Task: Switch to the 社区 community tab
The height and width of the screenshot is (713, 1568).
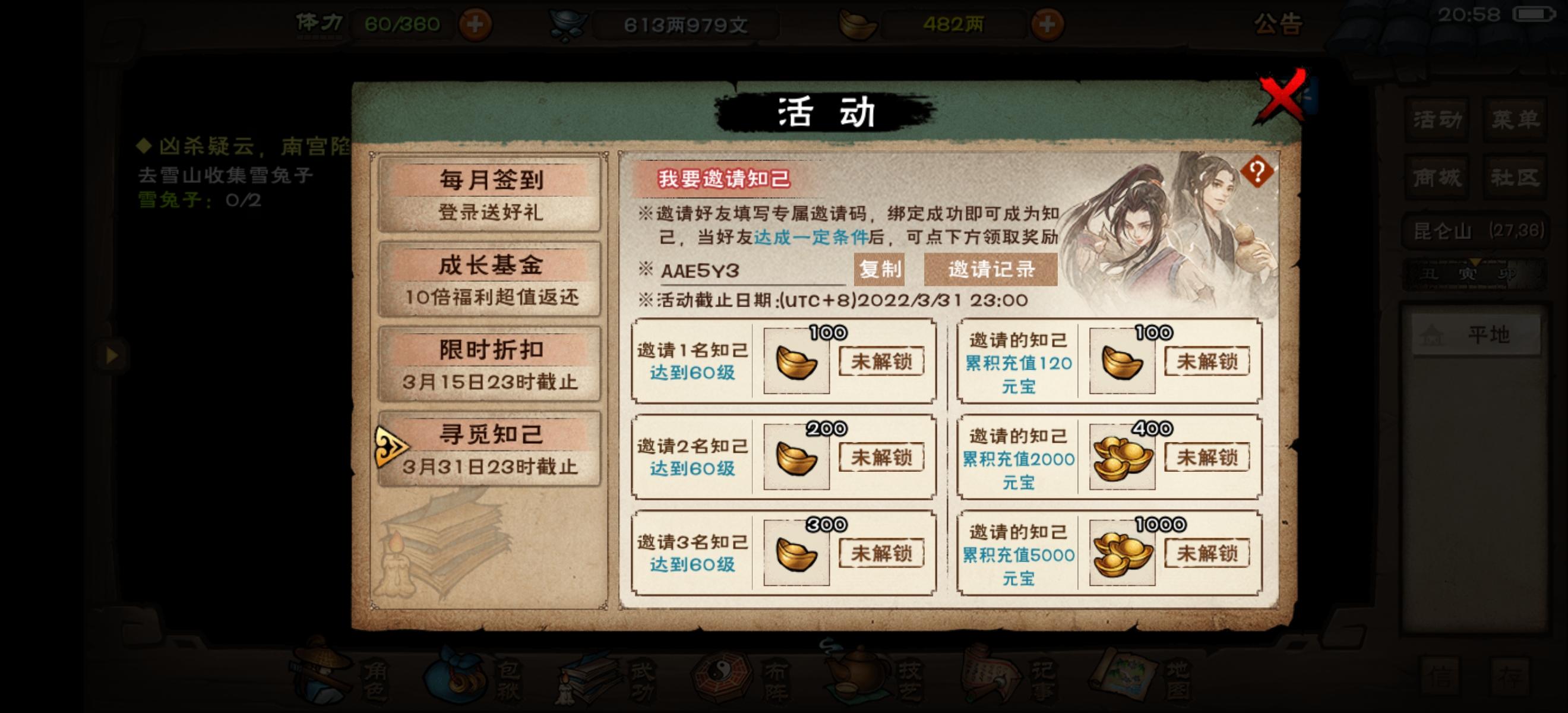Action: 1516,178
